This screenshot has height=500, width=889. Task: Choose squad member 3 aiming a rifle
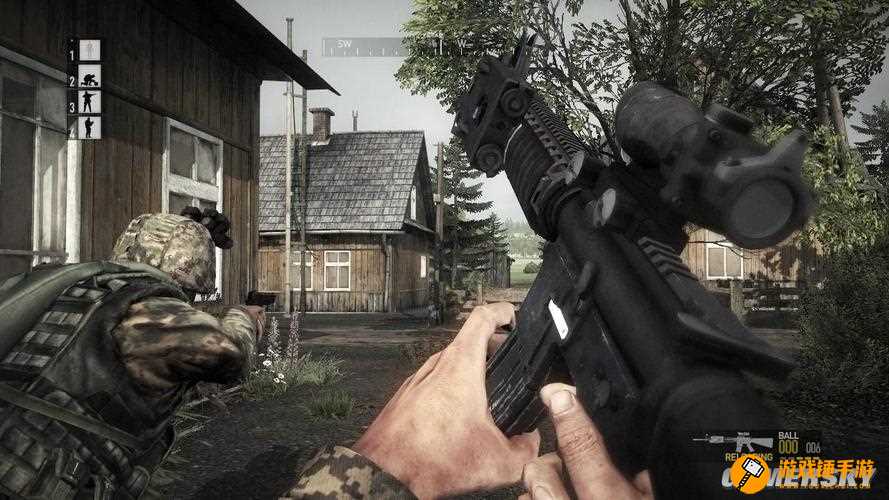pyautogui.click(x=89, y=101)
